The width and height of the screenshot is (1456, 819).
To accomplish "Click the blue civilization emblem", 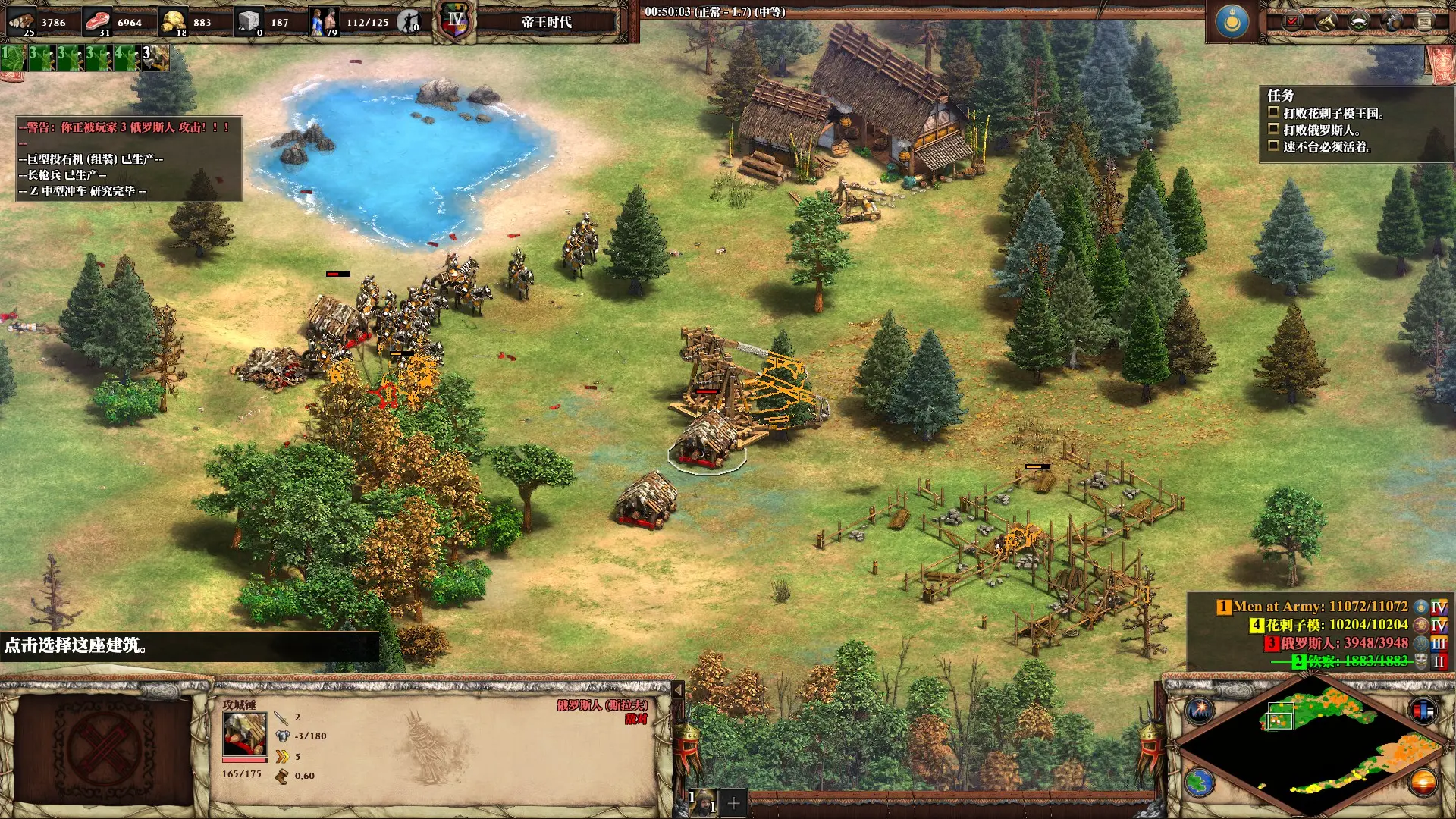I will click(x=1232, y=22).
